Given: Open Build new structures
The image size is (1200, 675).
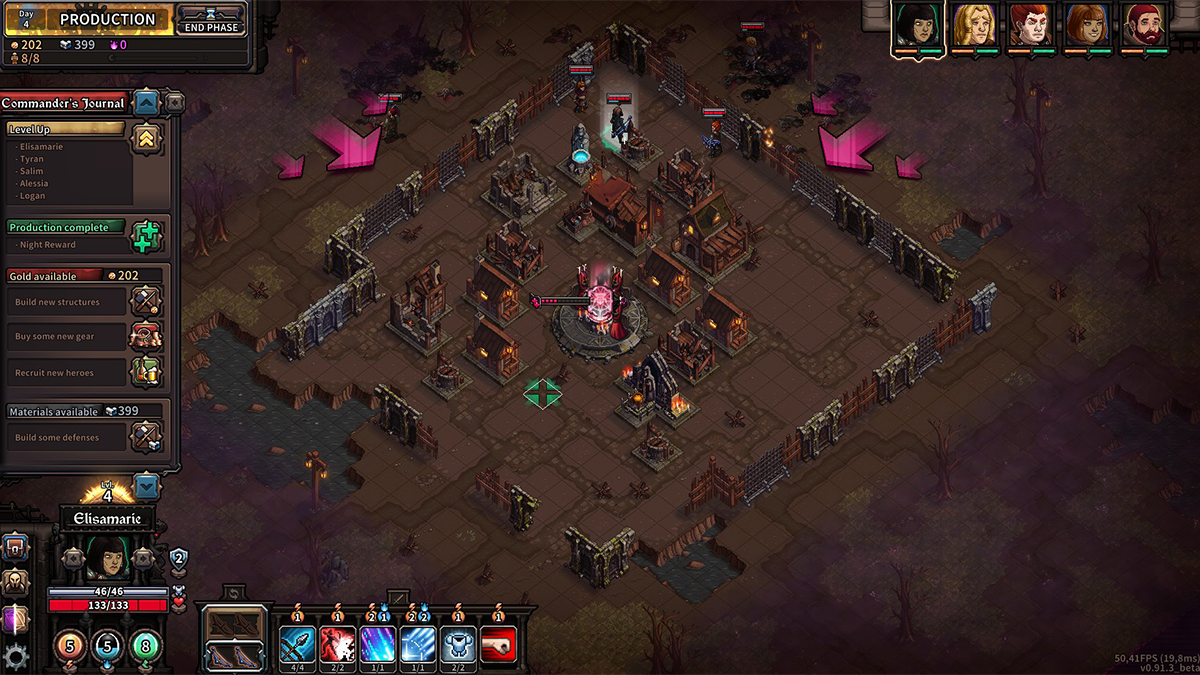Looking at the screenshot, I should [146, 301].
